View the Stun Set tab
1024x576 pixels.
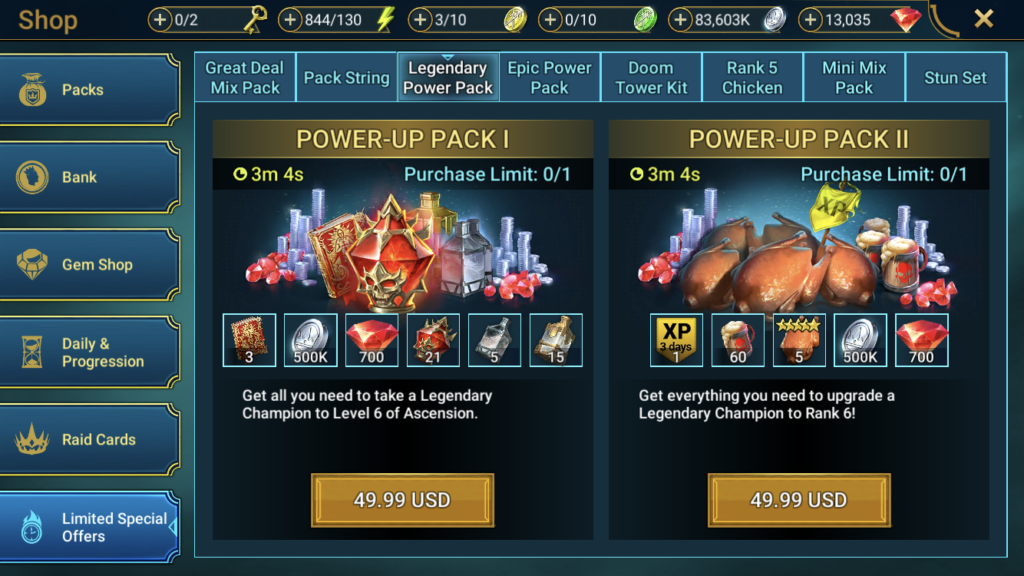coord(955,78)
